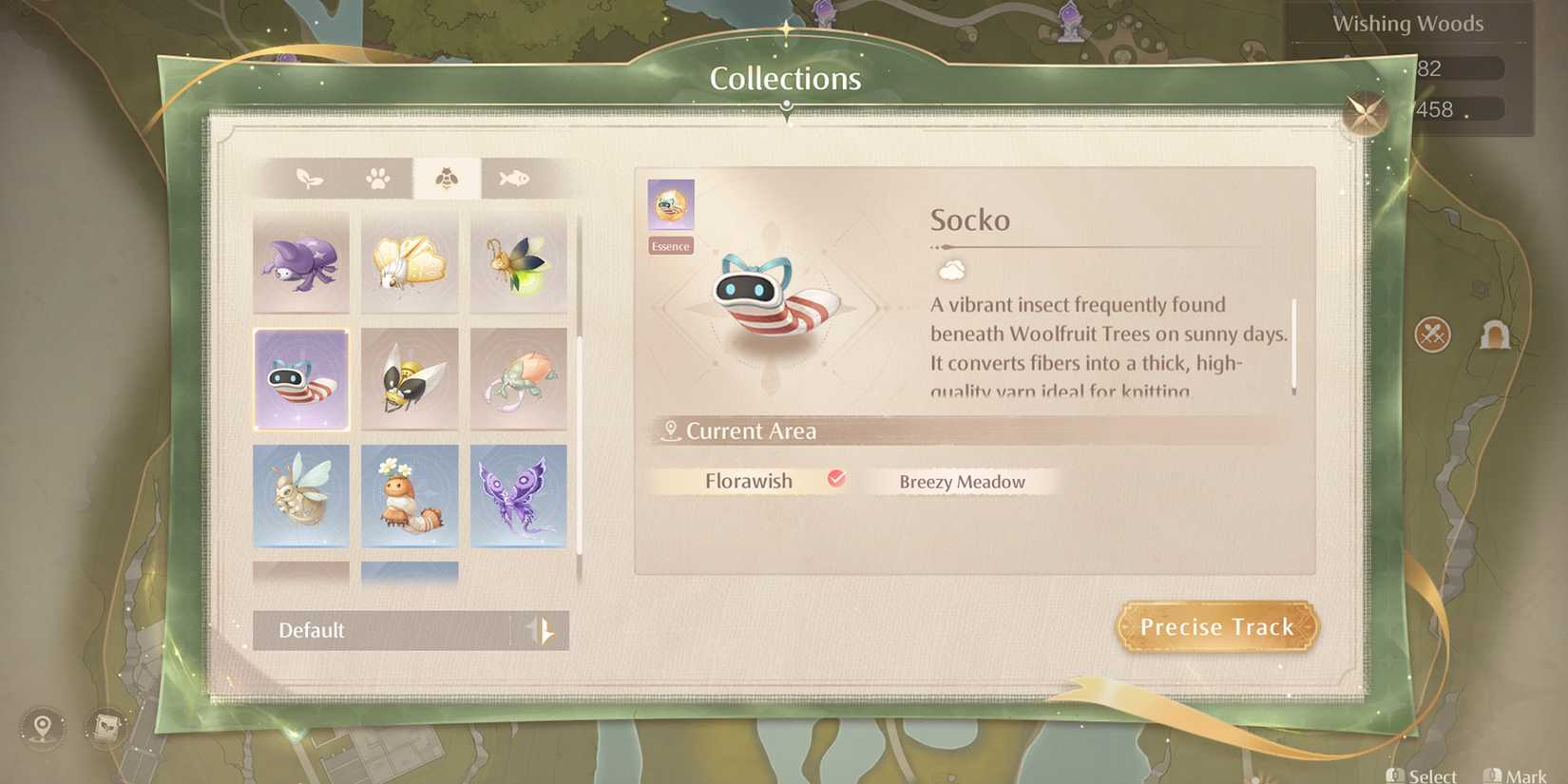Viewport: 1568px width, 784px height.
Task: Select the purple butterfly thumbnail
Action: pos(519,495)
